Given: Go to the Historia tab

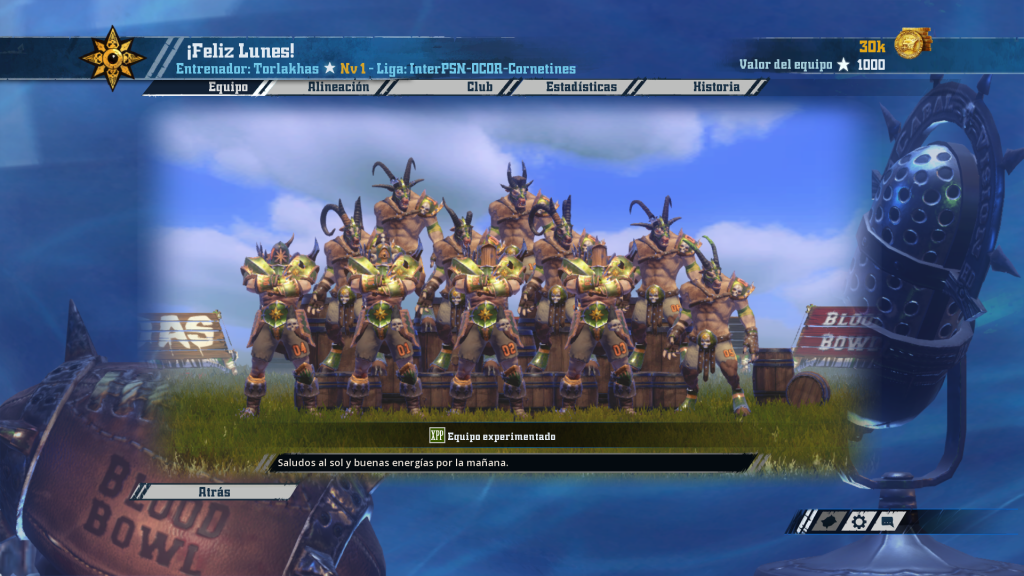Looking at the screenshot, I should (x=716, y=87).
